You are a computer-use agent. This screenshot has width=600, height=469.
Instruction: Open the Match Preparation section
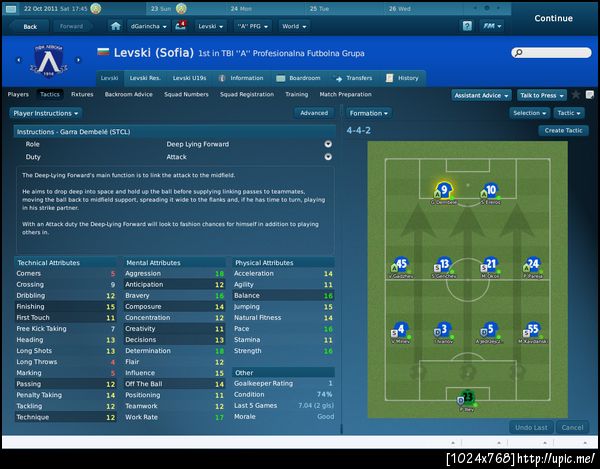click(x=347, y=94)
